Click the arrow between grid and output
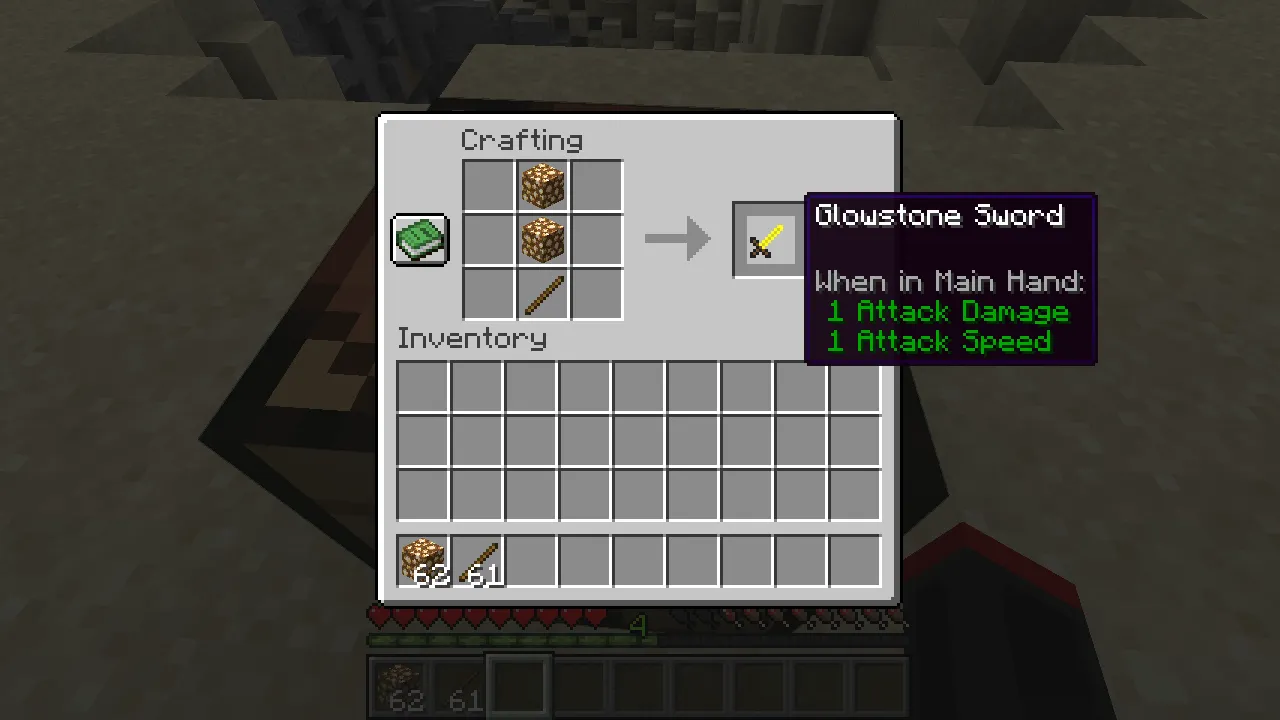 tap(678, 239)
